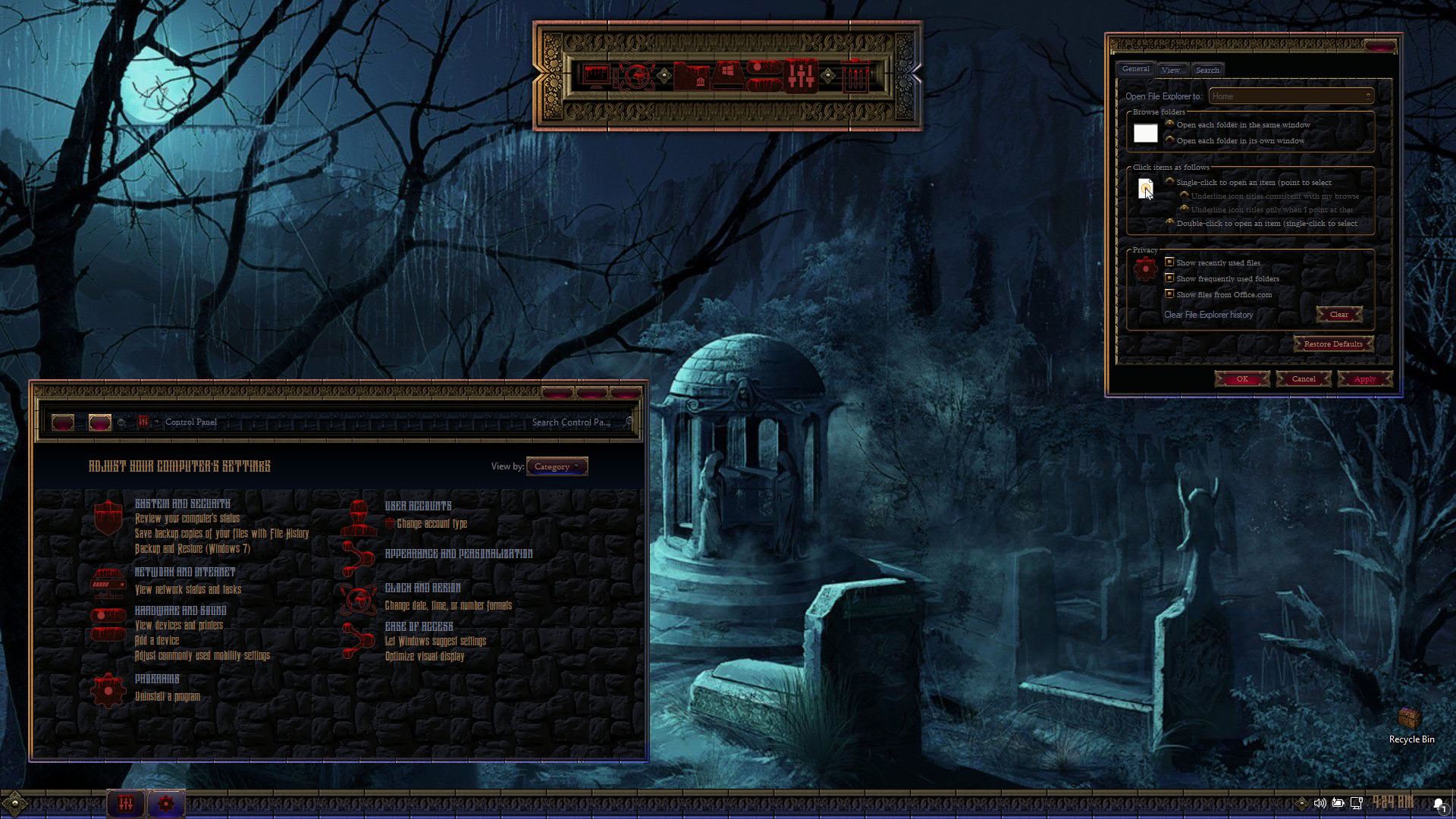Click the Restore Defaults button

1332,344
